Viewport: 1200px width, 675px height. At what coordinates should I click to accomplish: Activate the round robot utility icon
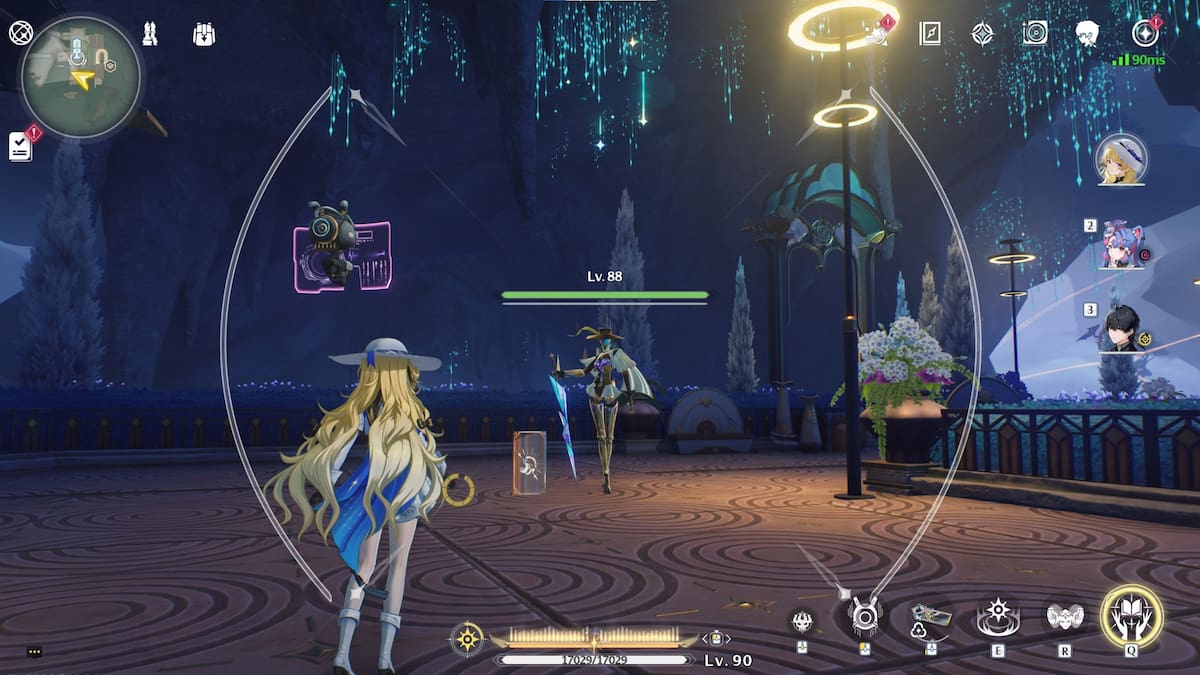(865, 617)
